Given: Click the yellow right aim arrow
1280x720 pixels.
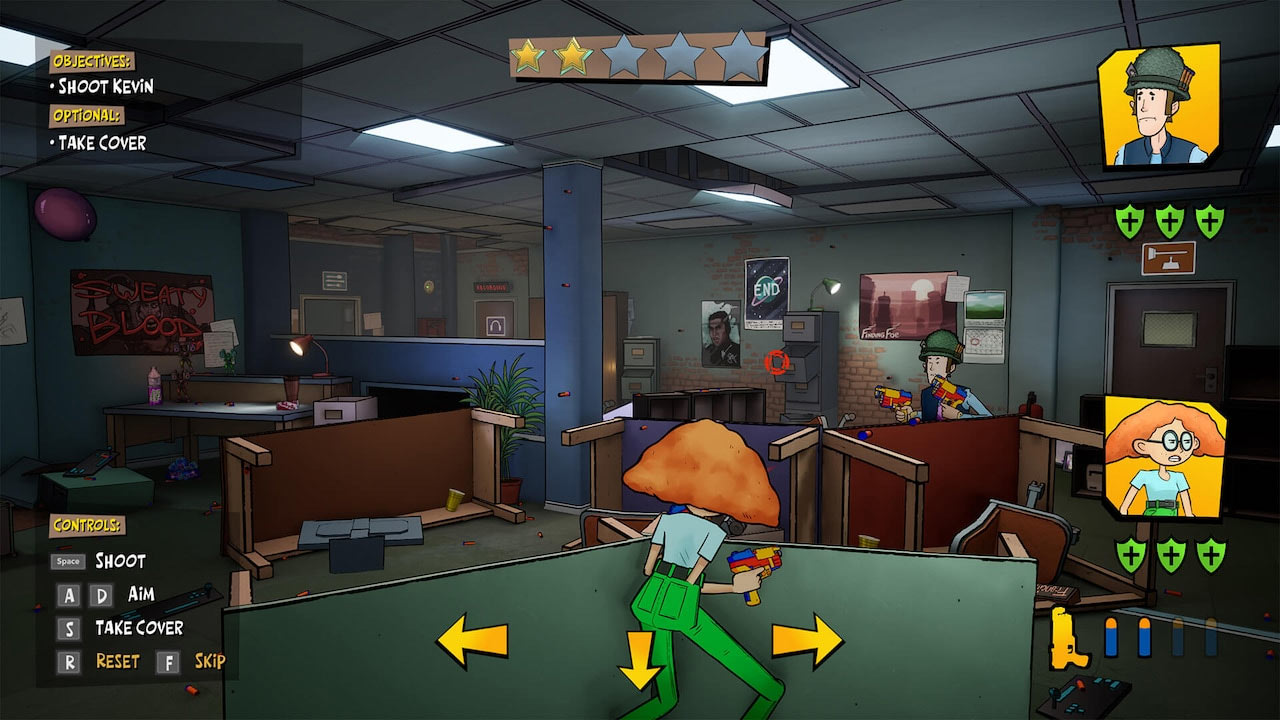Looking at the screenshot, I should [x=808, y=641].
